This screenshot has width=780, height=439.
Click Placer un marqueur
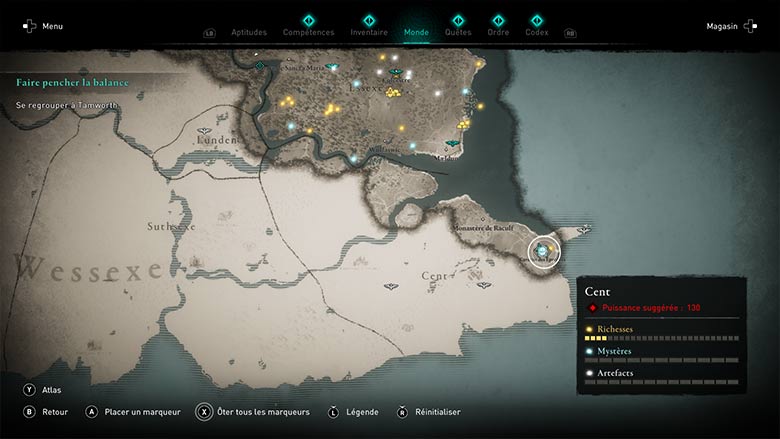point(132,411)
